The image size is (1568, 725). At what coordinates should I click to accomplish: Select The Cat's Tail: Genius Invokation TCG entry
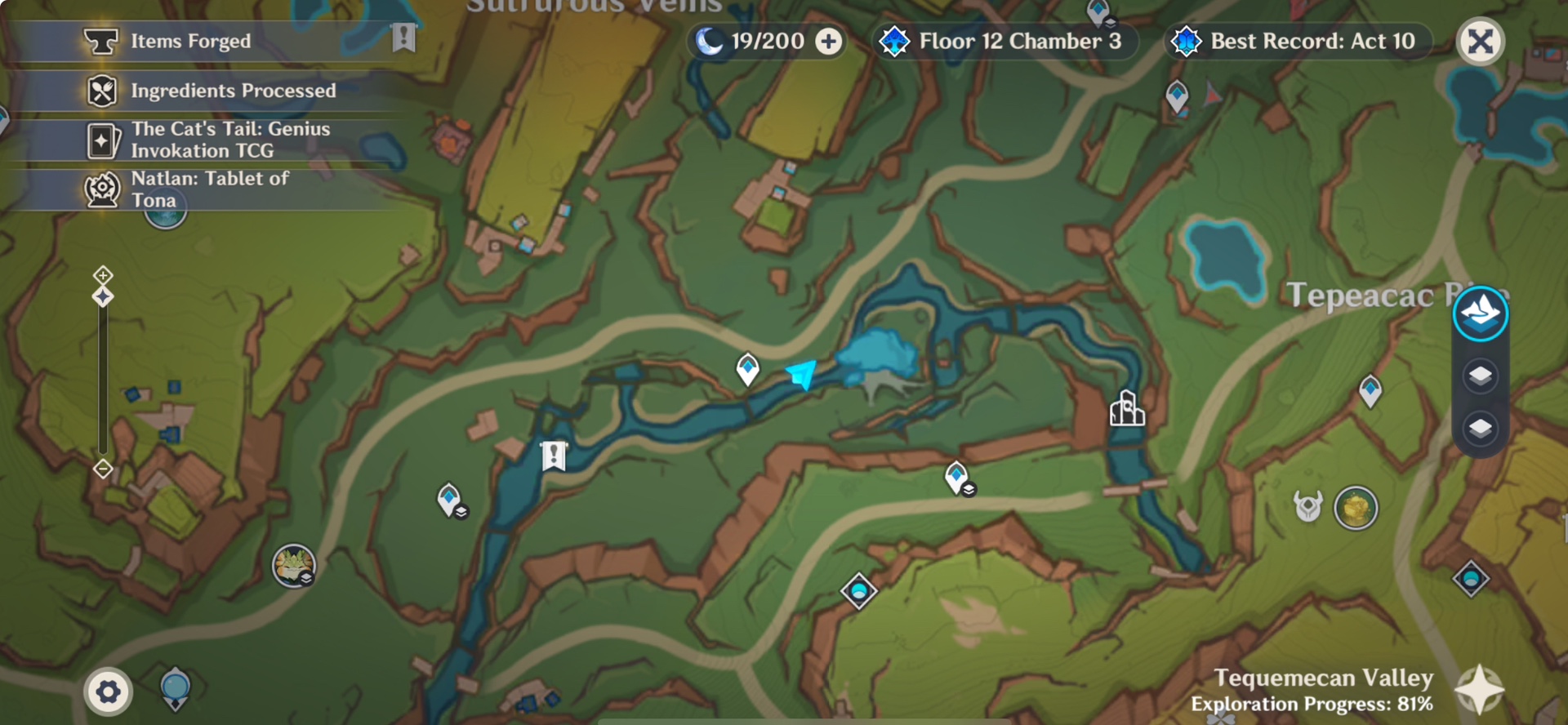231,139
